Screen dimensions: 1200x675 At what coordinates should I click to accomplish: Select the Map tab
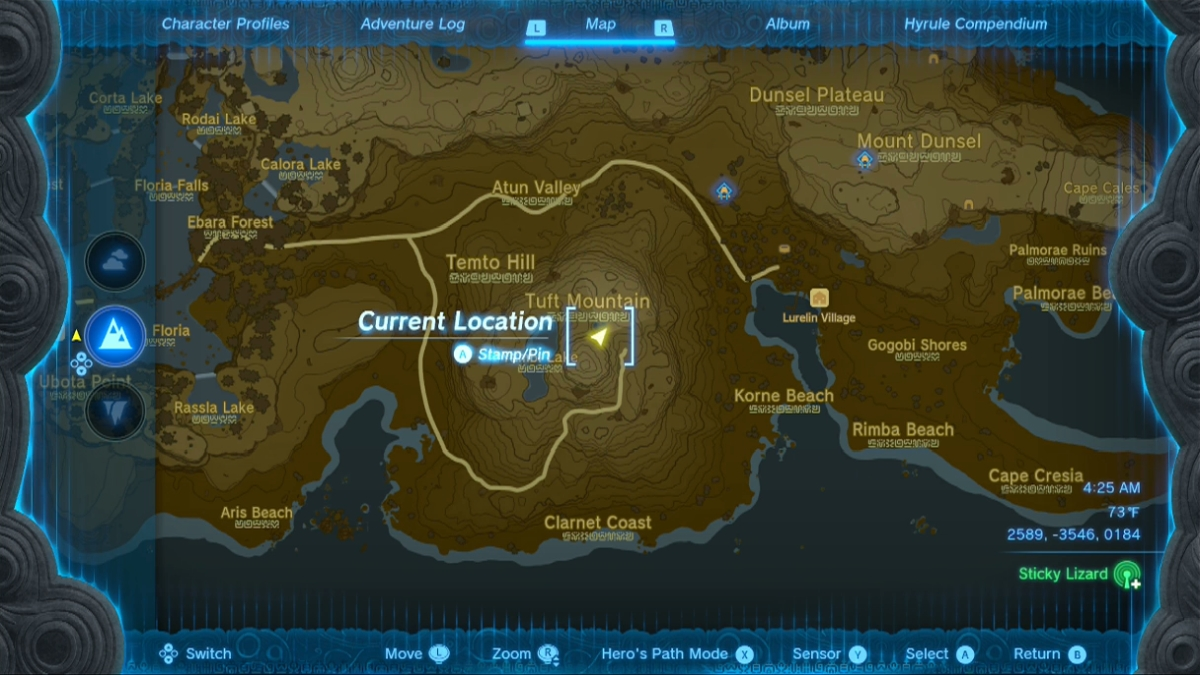600,24
